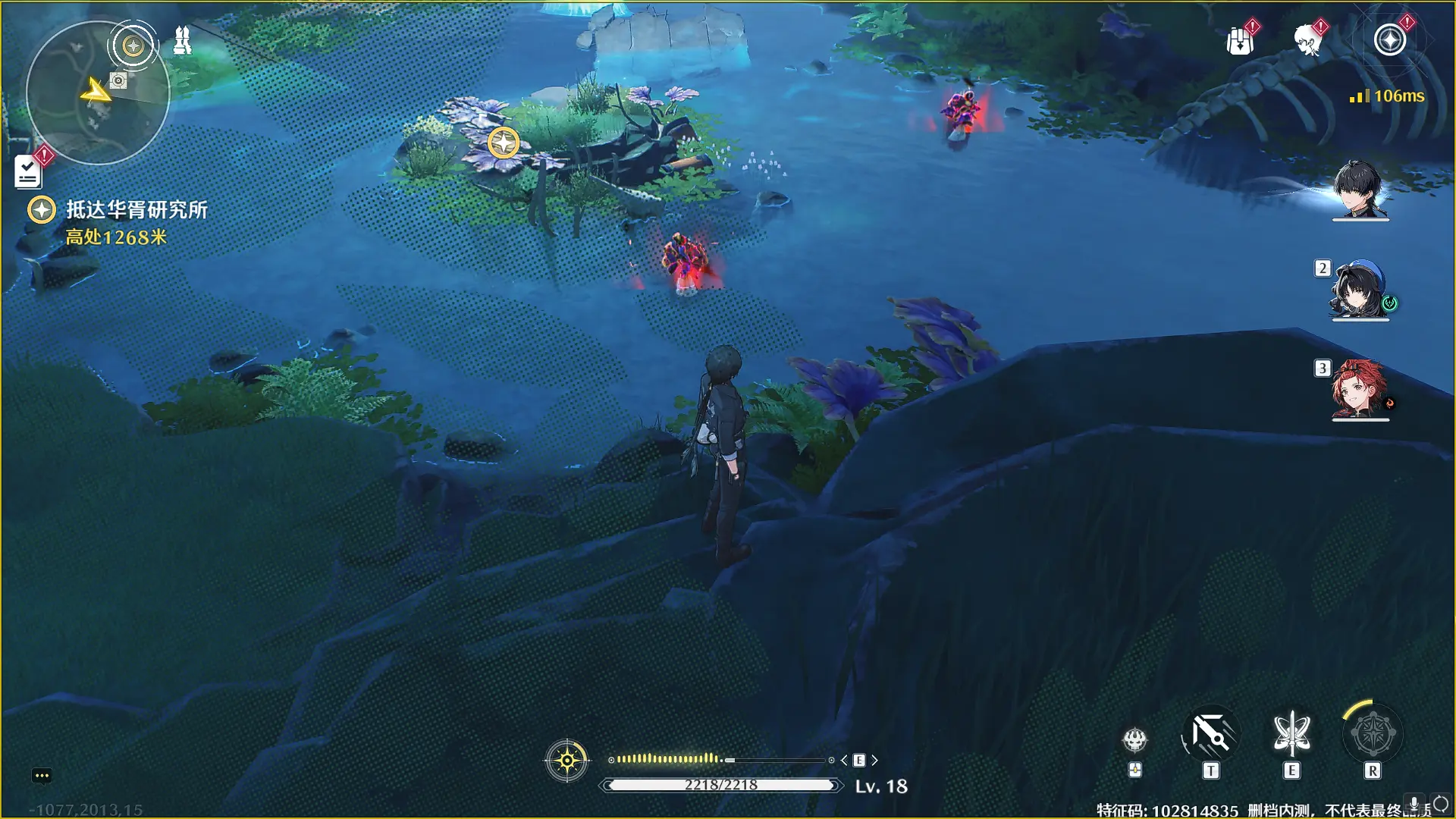Viewport: 1456px width, 819px height.
Task: Open the compass star icon in the top-right
Action: click(1389, 40)
